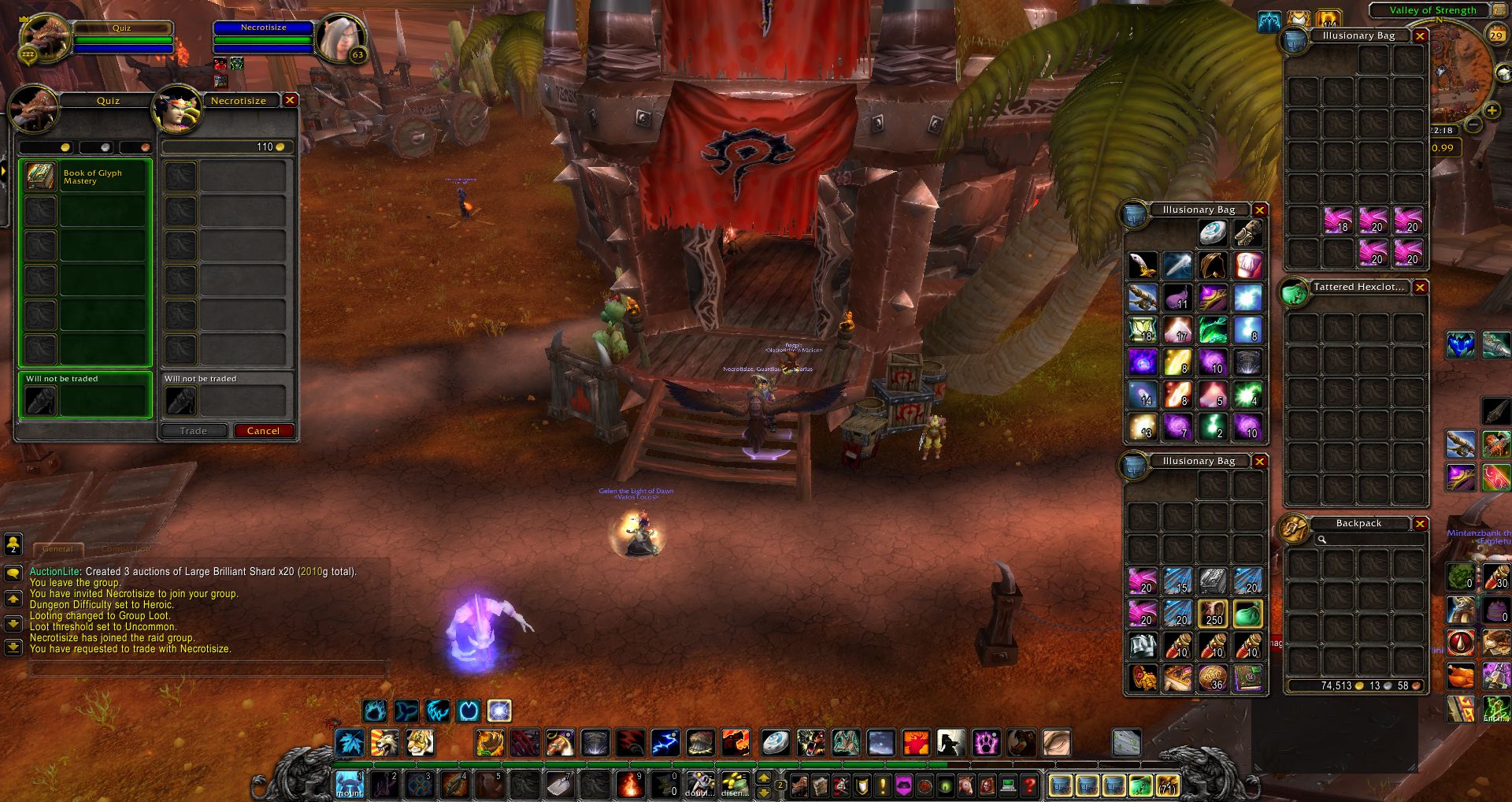Screen dimensions: 1512x802
Task: Open the red question mark help menu
Action: click(1028, 785)
